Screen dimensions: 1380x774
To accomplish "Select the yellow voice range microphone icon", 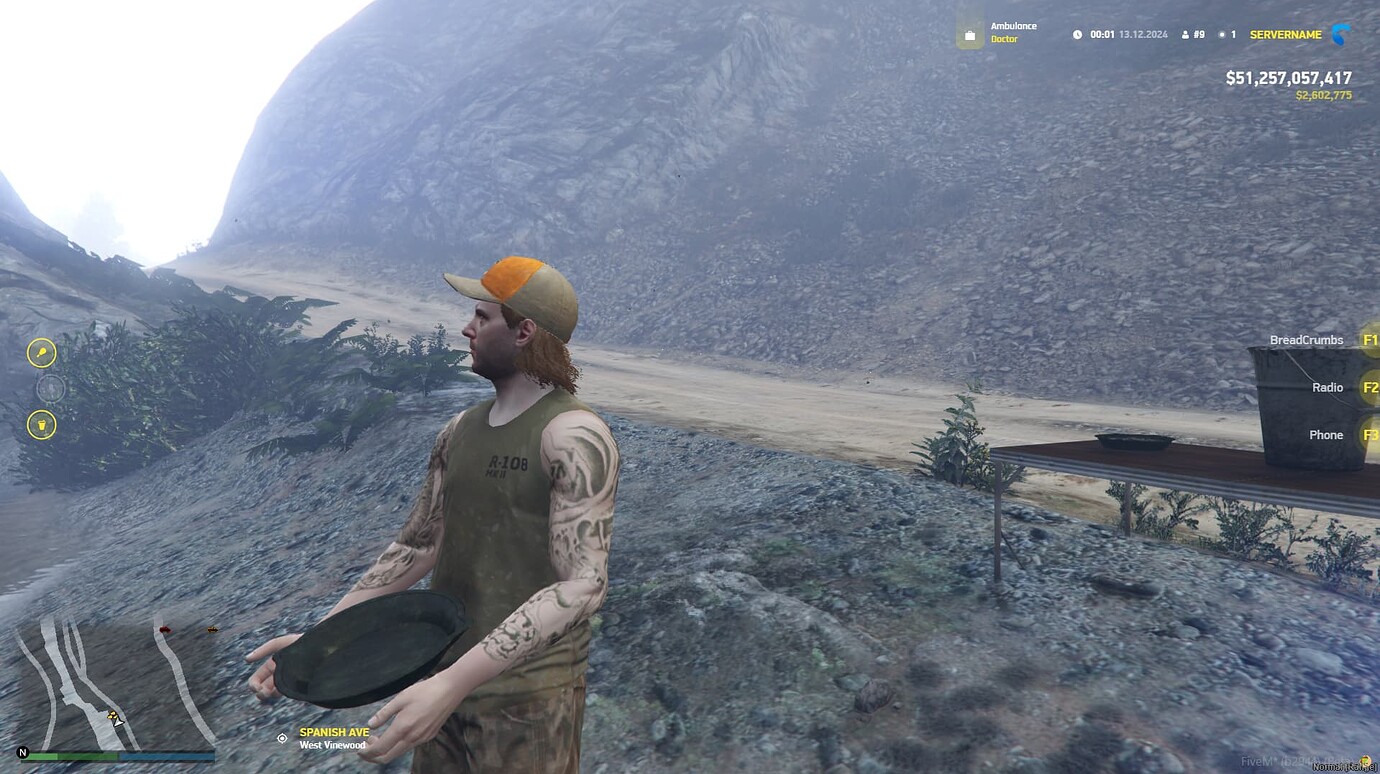I will 42,352.
